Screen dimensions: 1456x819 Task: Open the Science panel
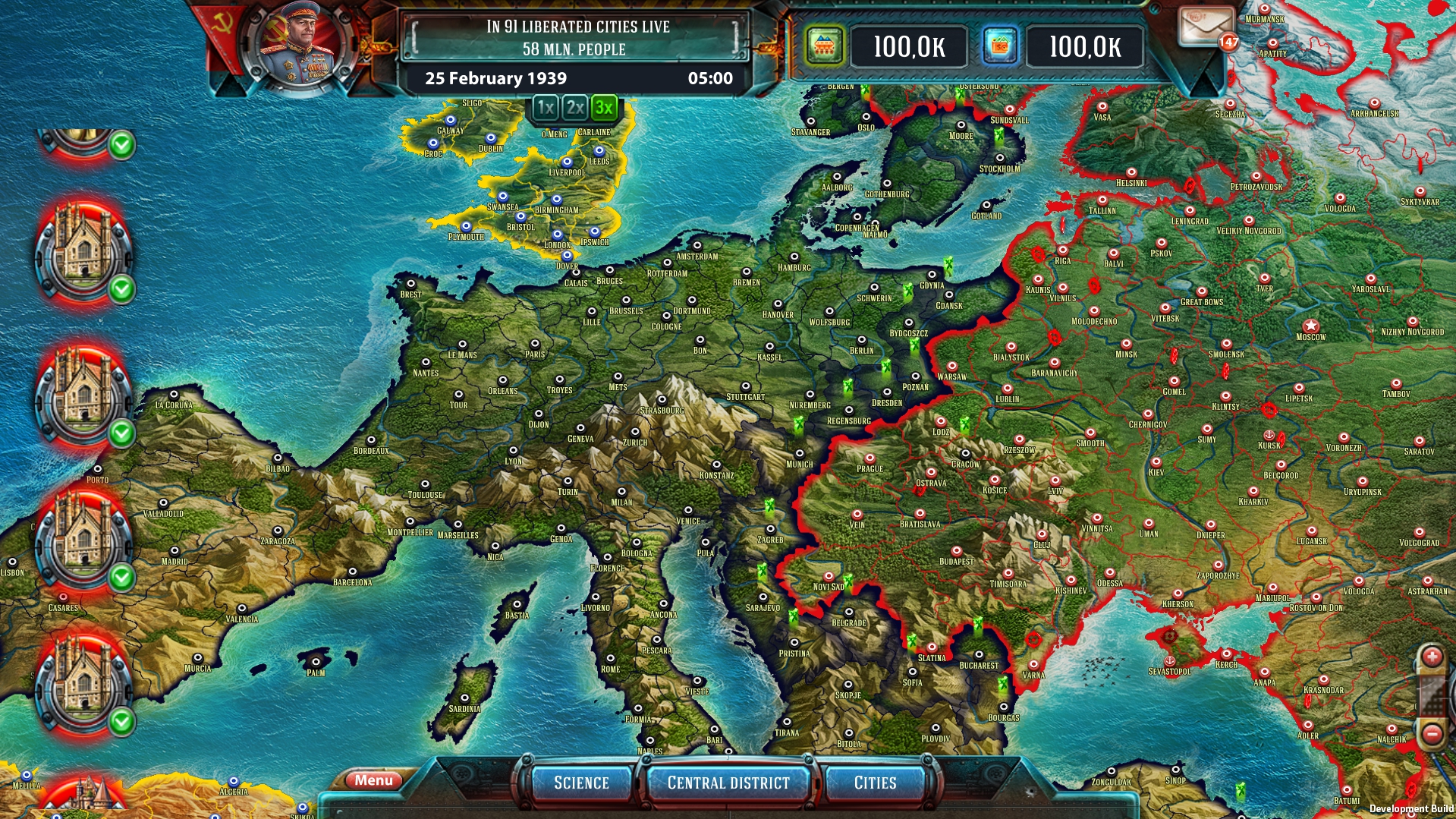point(582,782)
